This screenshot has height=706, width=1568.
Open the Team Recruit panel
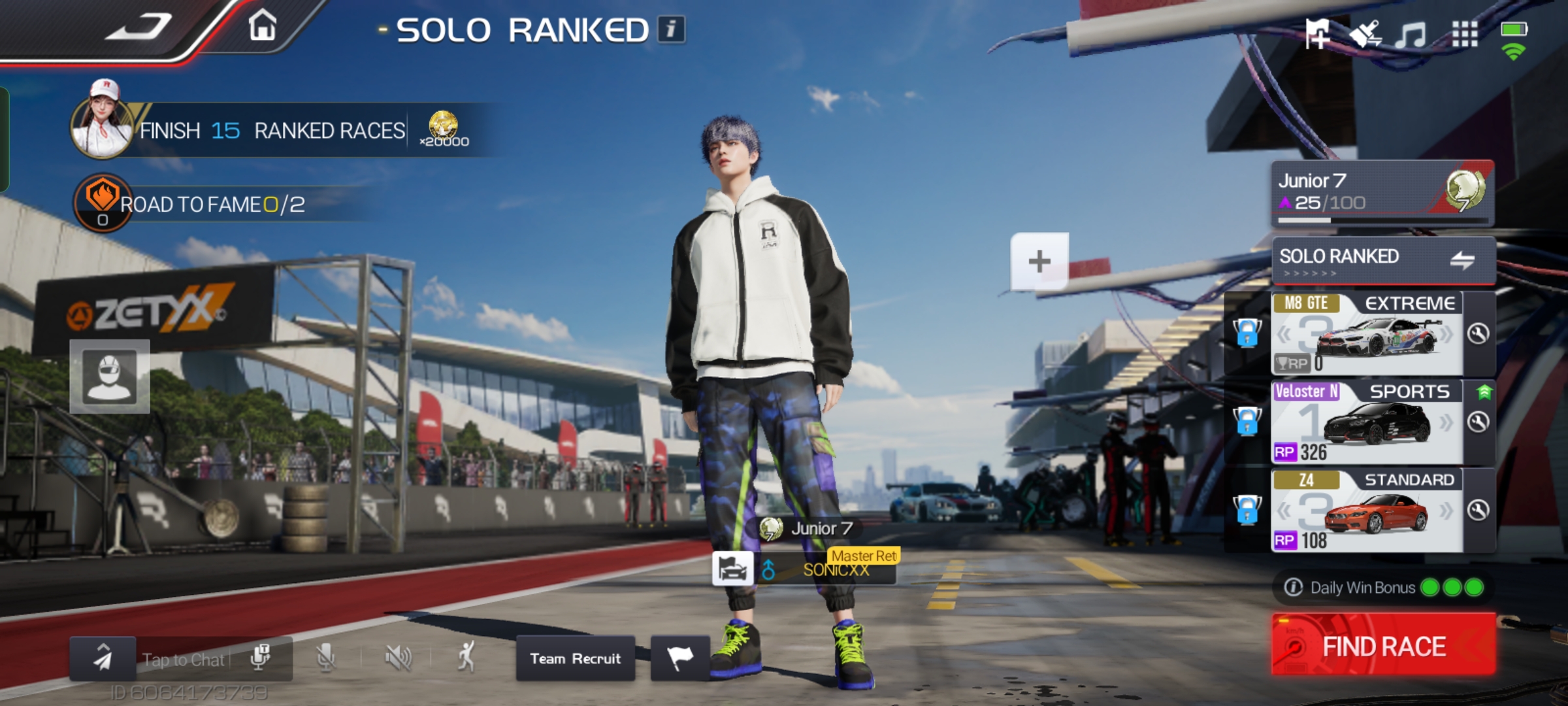tap(575, 658)
